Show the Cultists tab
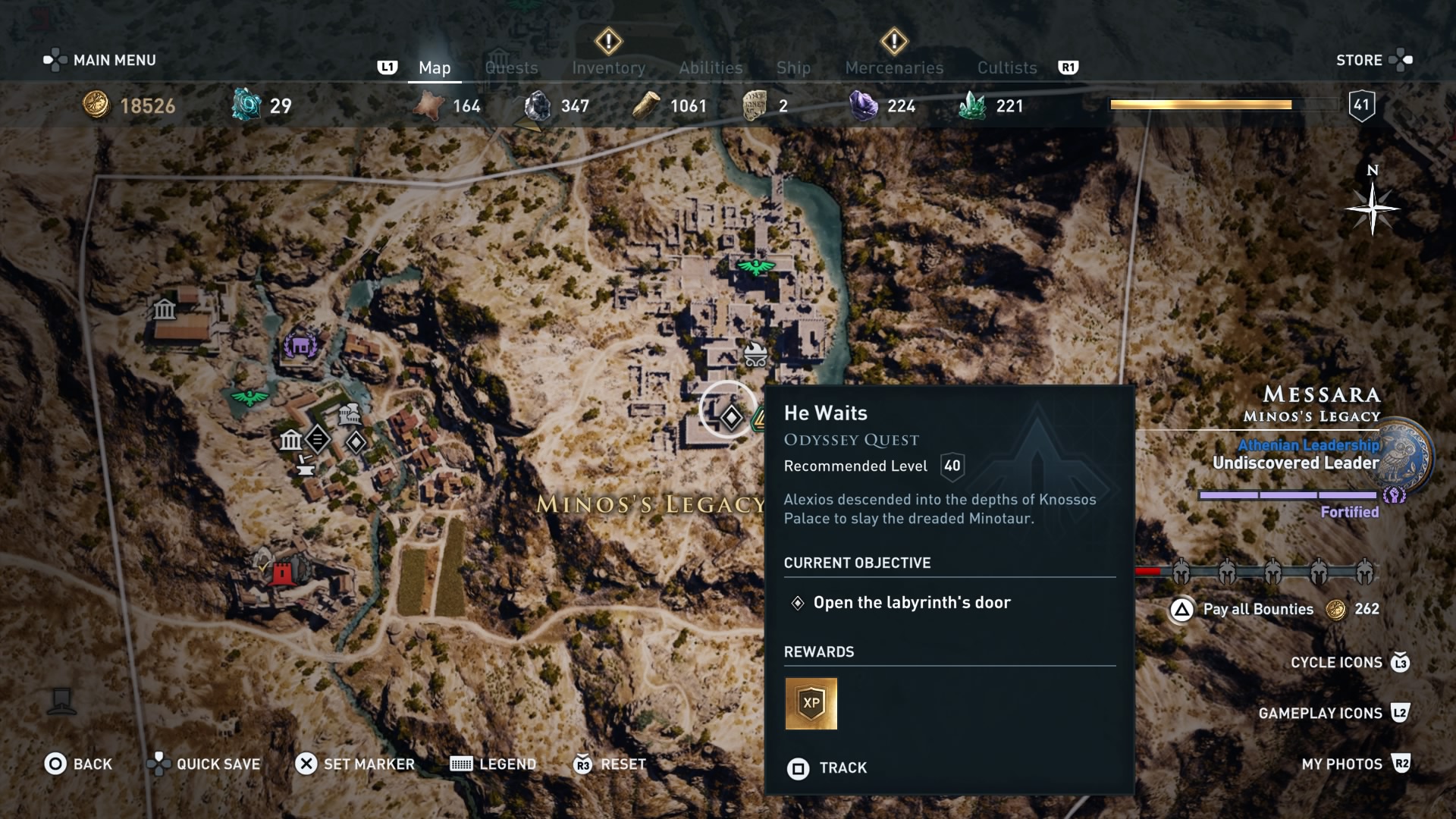This screenshot has width=1456, height=819. 1006,67
